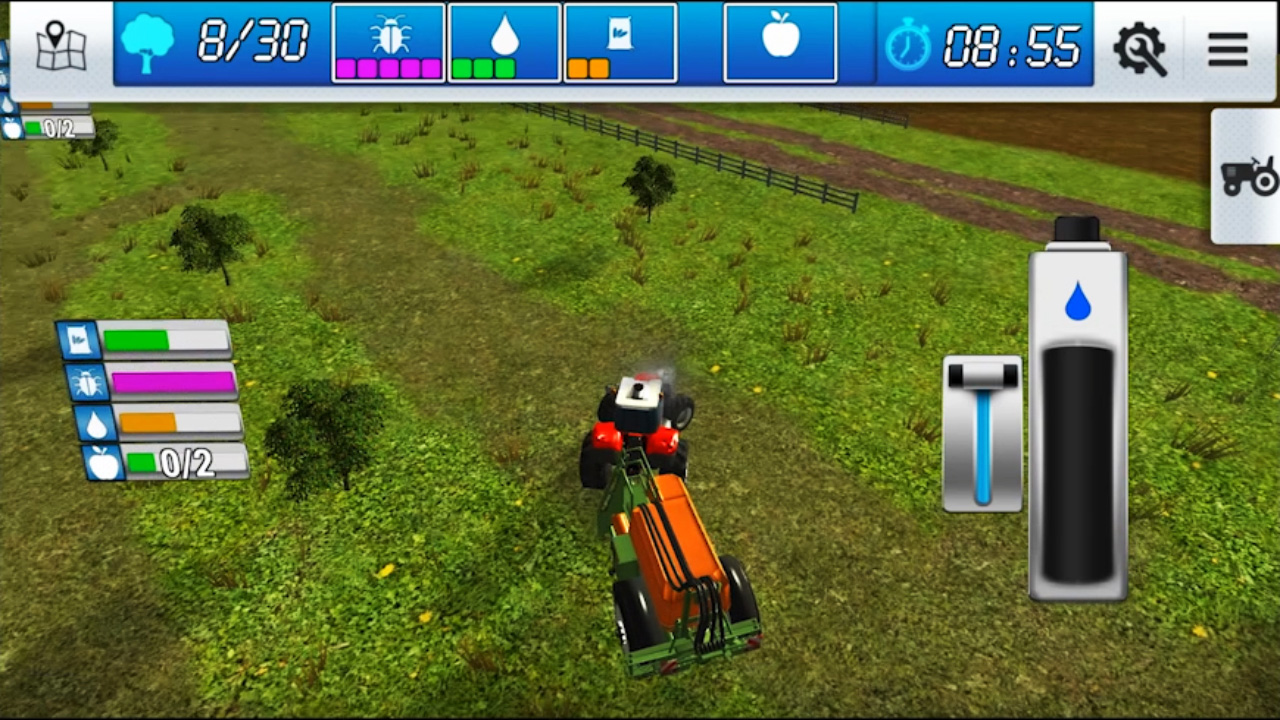The height and width of the screenshot is (720, 1280).
Task: Click the apple harvest icon
Action: [x=780, y=42]
